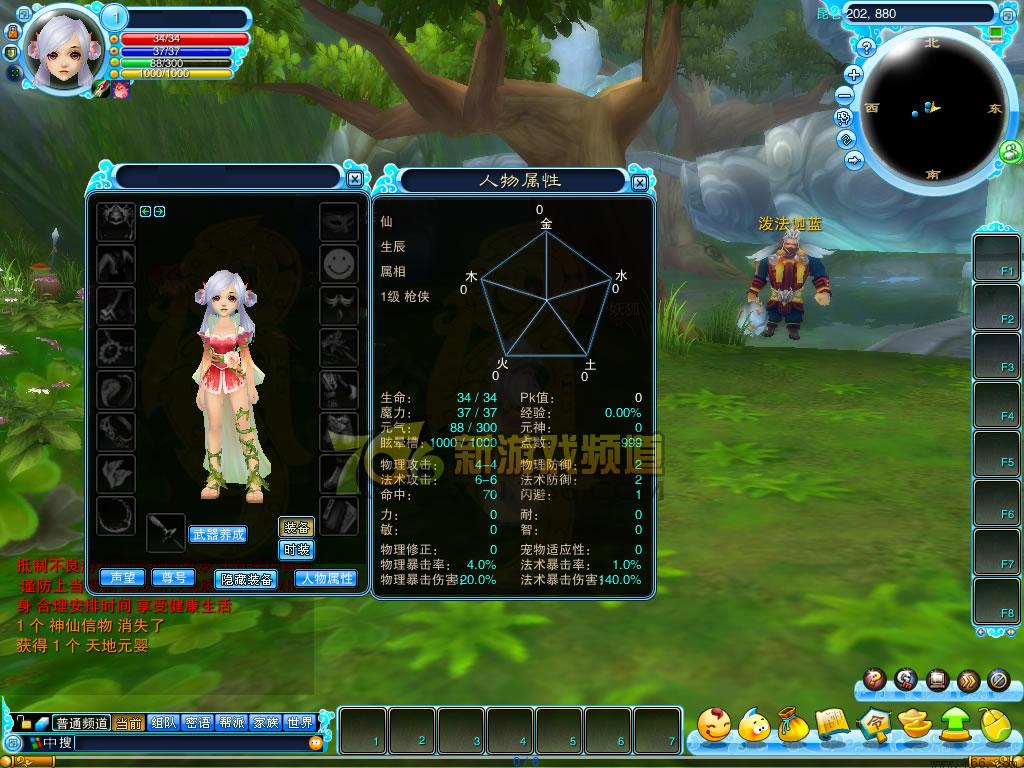Choose the 帮派 guild chat channel
The height and width of the screenshot is (768, 1024).
232,723
